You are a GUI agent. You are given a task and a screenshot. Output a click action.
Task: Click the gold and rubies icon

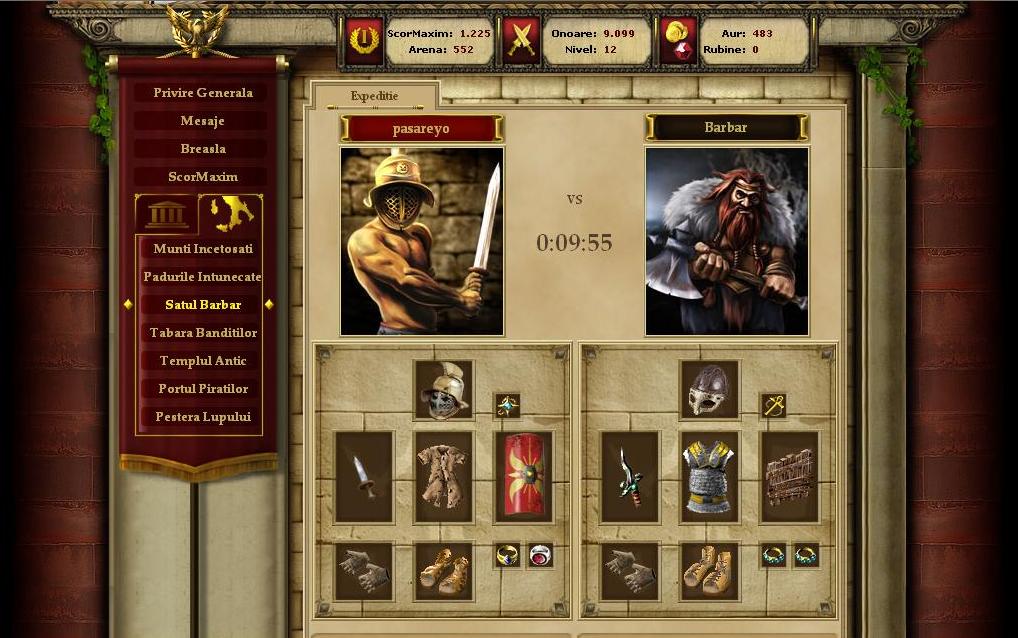point(679,41)
